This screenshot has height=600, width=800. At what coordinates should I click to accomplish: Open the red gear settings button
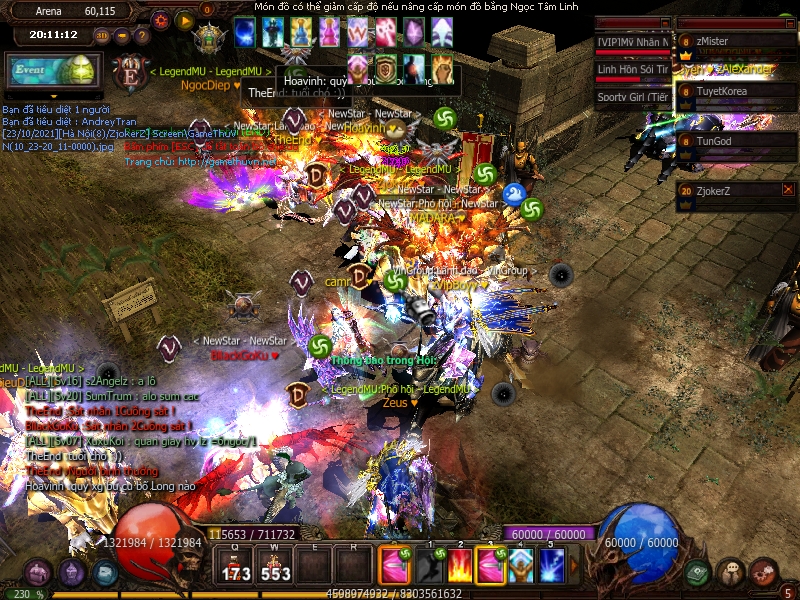point(160,20)
